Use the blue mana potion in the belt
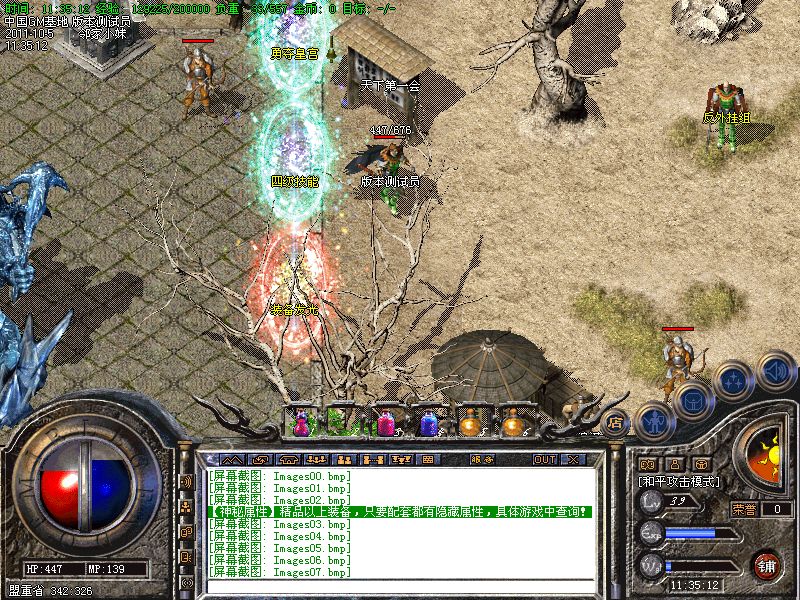 [429, 425]
